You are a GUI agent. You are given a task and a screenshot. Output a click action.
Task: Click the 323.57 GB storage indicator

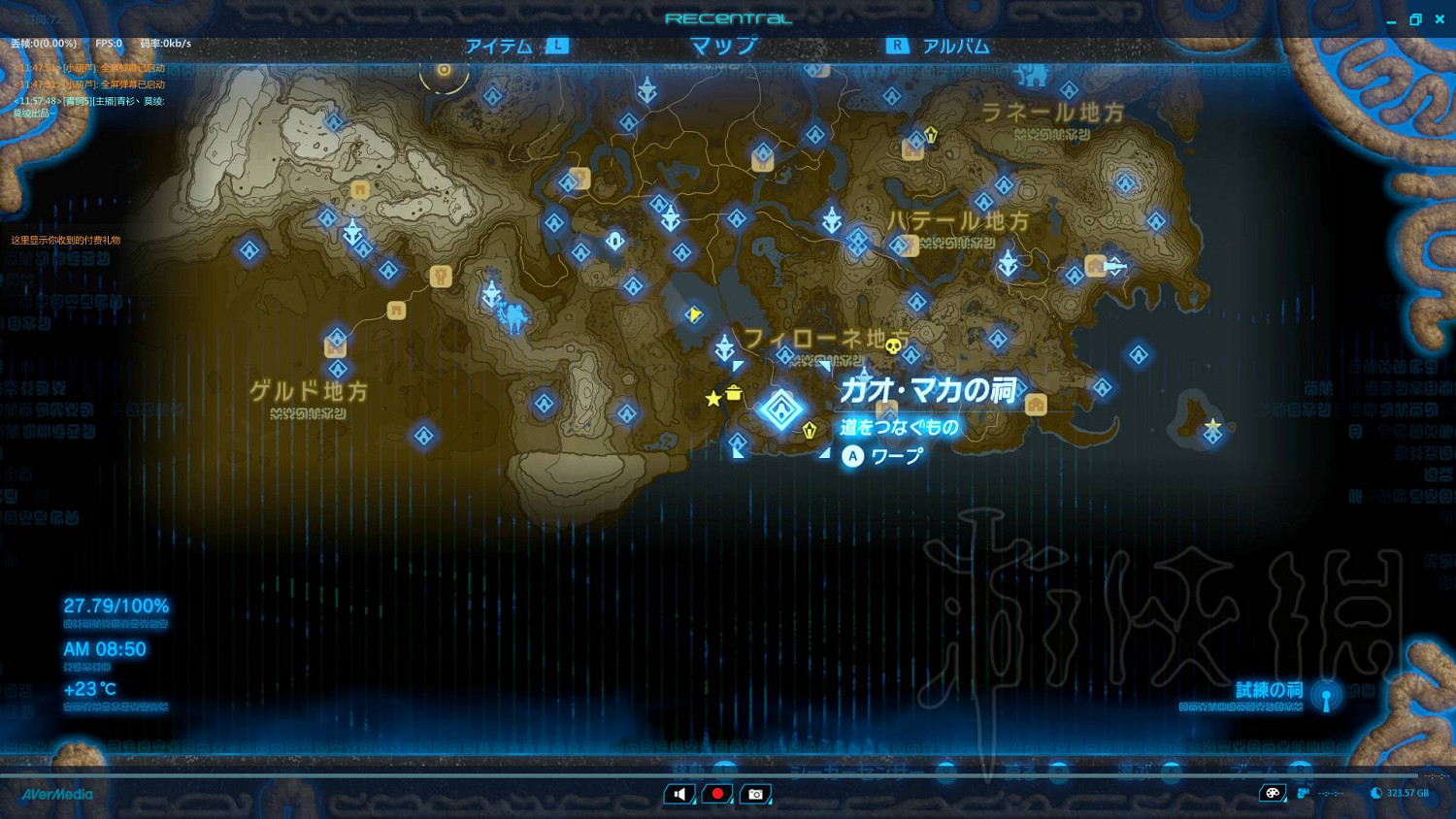tap(1406, 793)
